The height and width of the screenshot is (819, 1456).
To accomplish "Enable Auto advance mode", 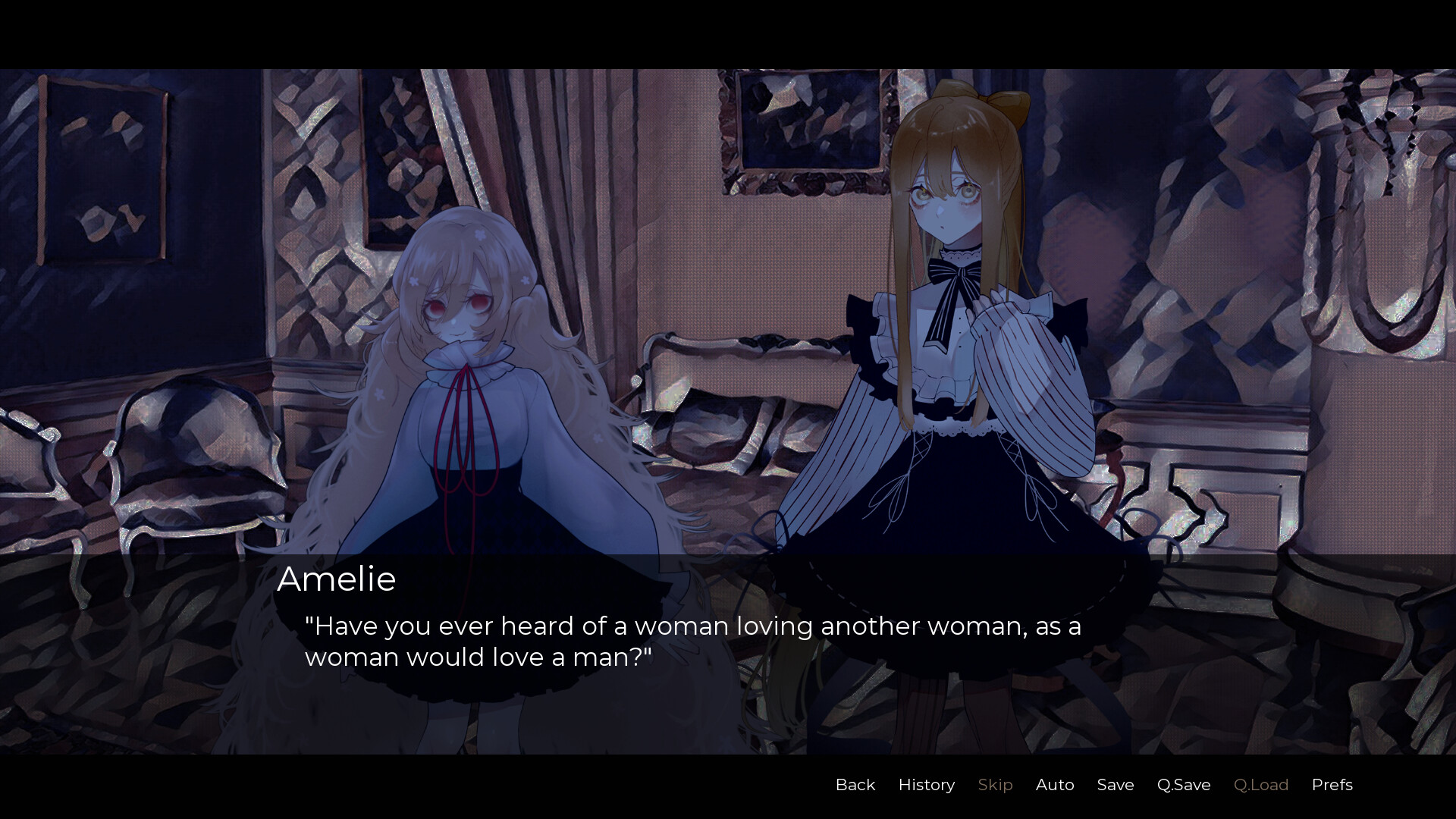I will pos(1054,785).
